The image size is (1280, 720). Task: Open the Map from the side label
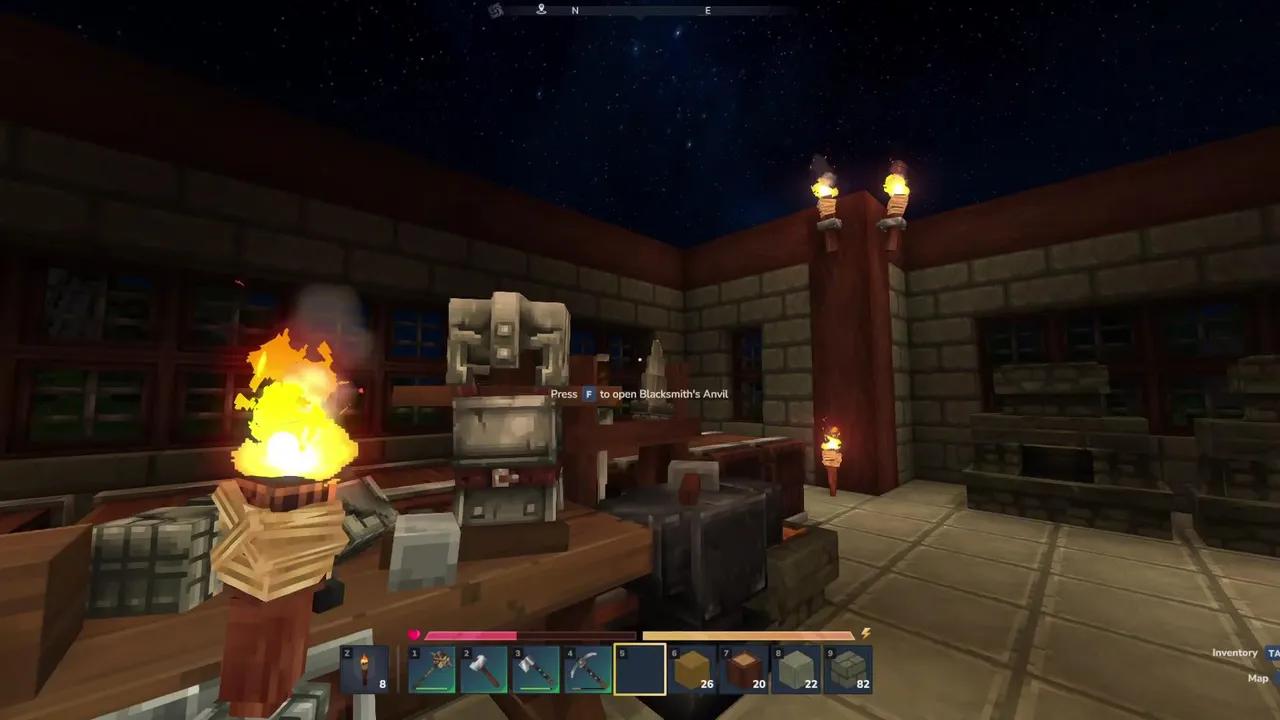[x=1258, y=678]
